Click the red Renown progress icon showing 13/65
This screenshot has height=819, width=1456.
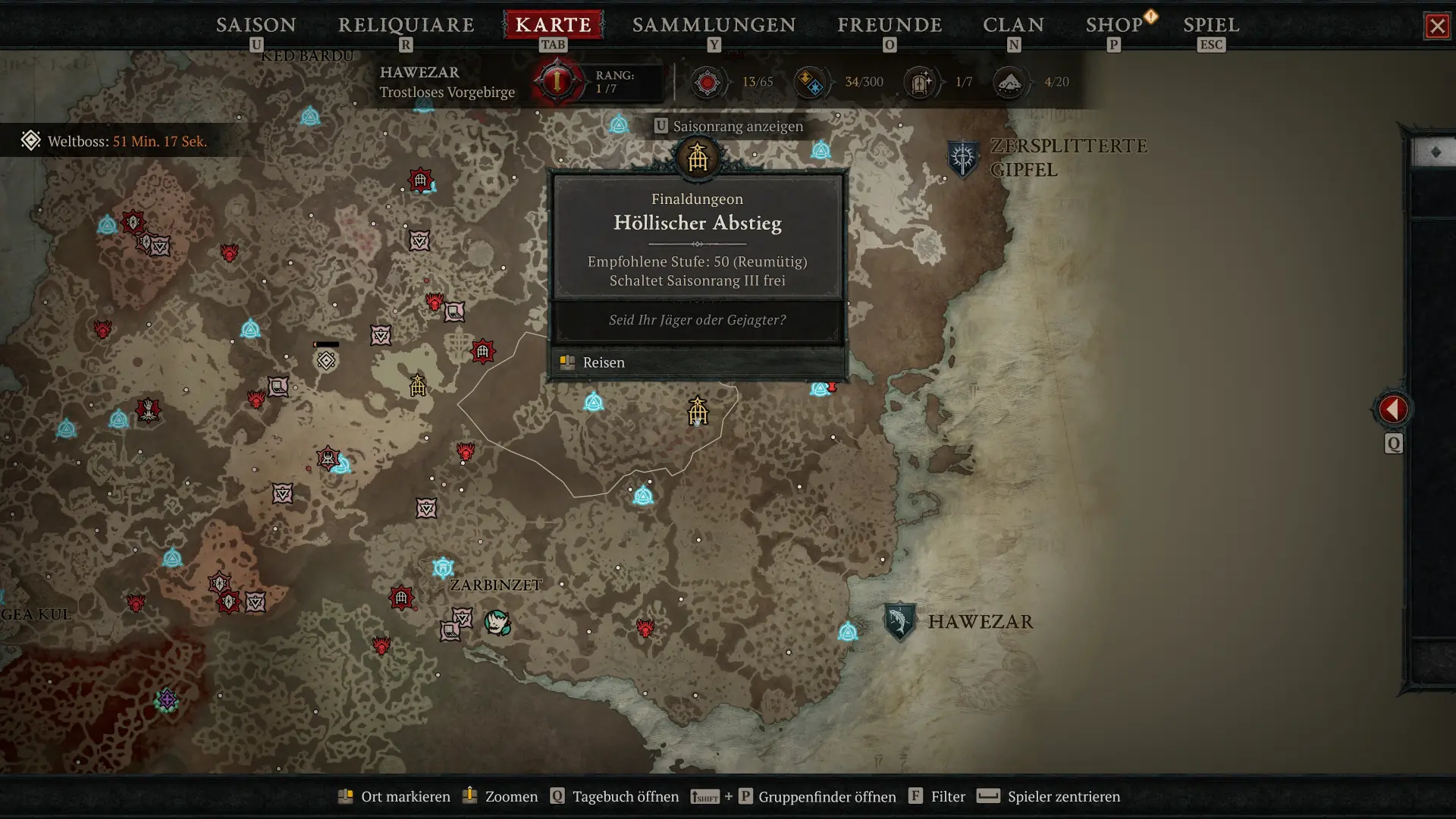point(708,82)
